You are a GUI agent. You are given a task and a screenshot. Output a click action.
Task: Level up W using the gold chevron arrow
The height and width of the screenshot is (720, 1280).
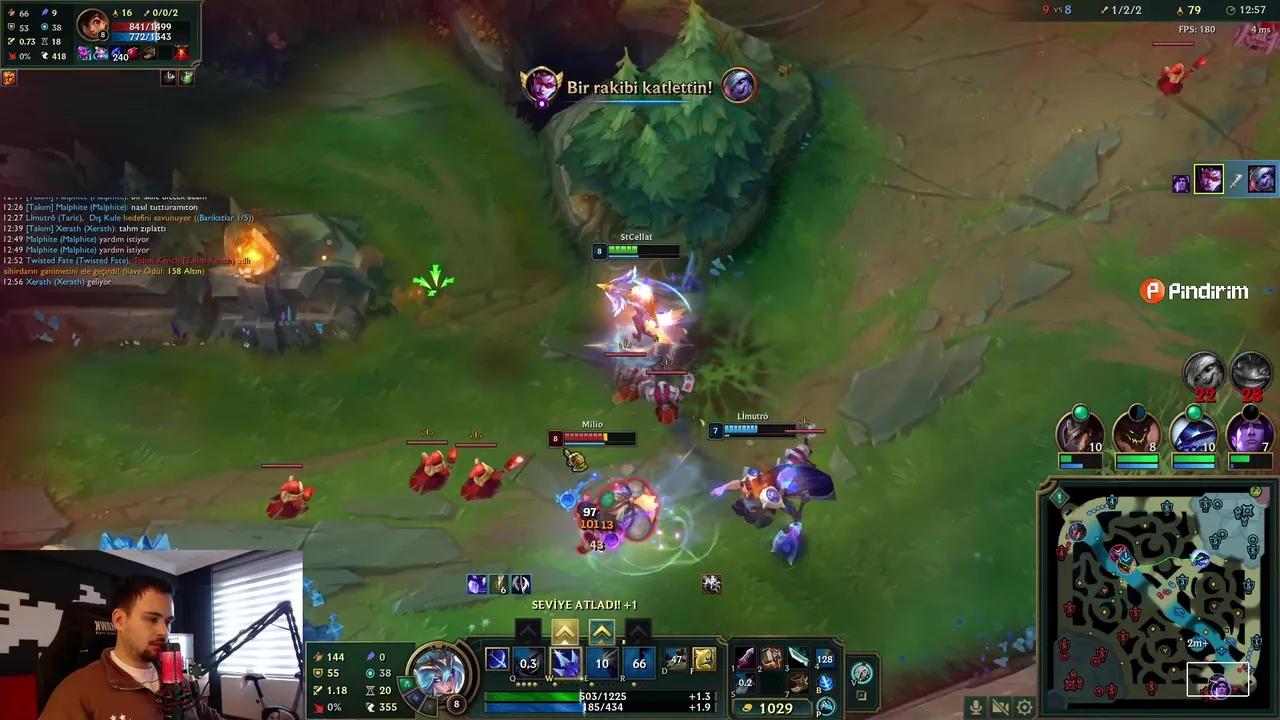[x=565, y=631]
